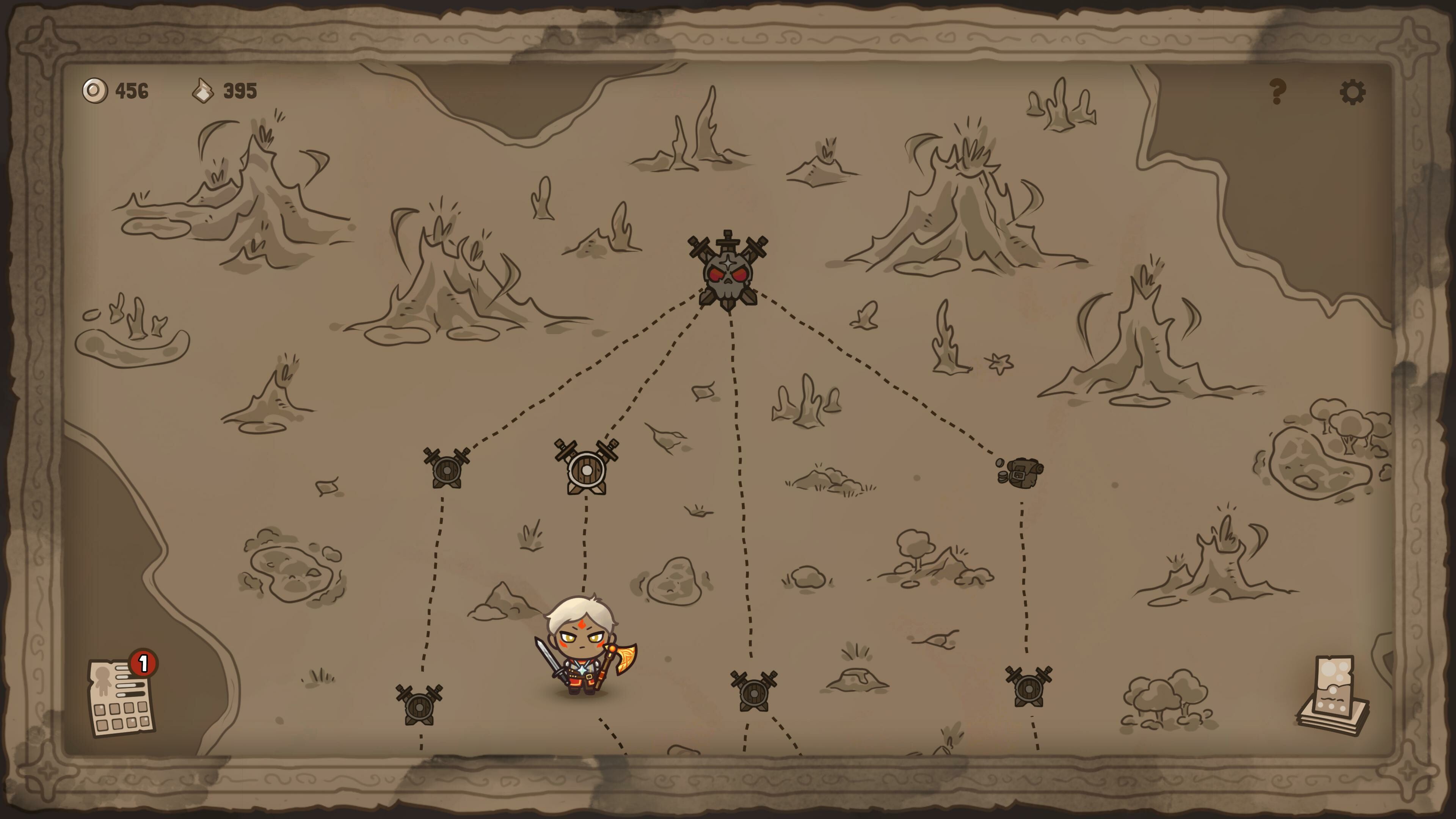Click the shard currency icon beside 395
1456x819 pixels.
205,91
